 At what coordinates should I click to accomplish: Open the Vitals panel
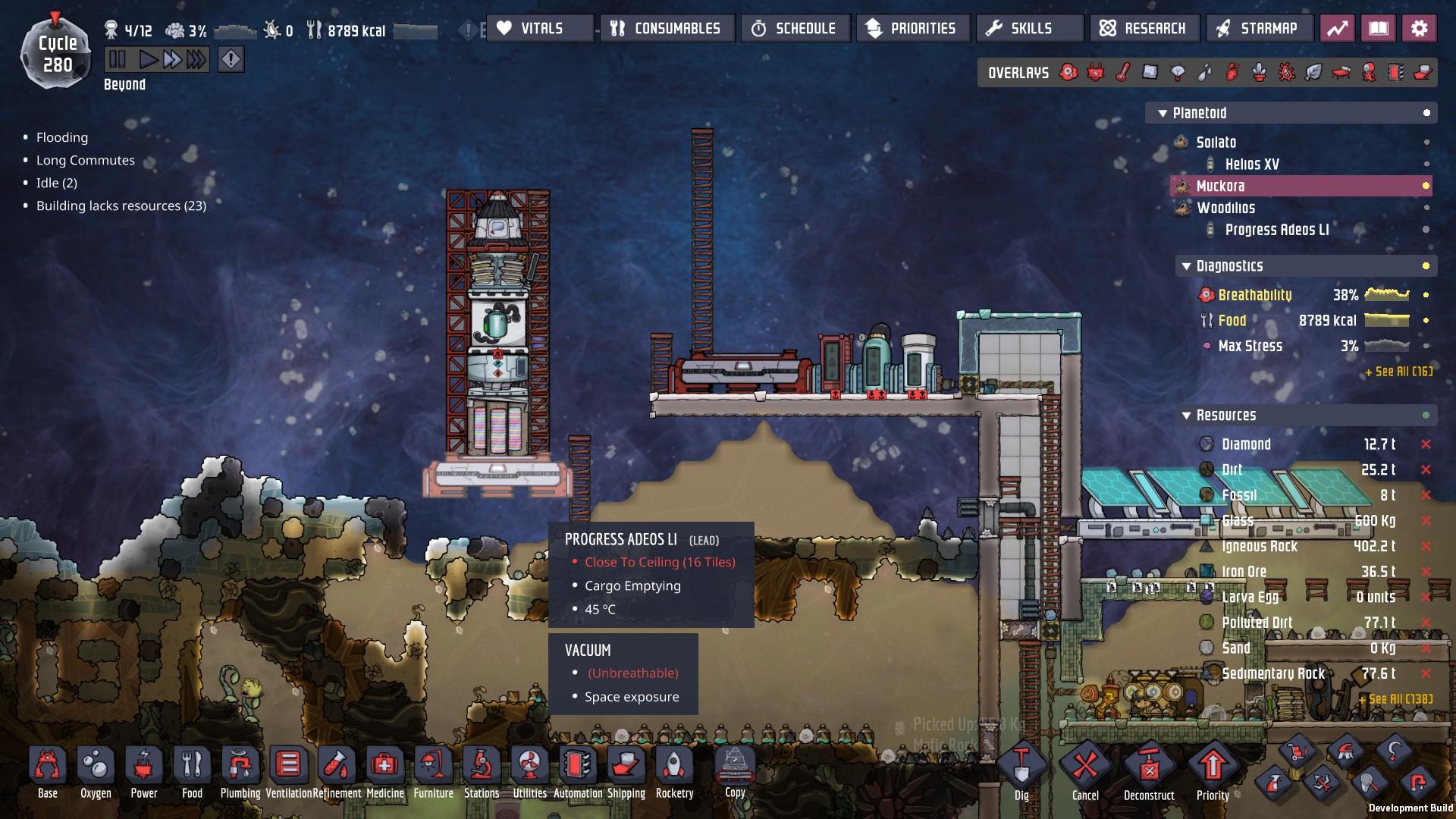(540, 29)
